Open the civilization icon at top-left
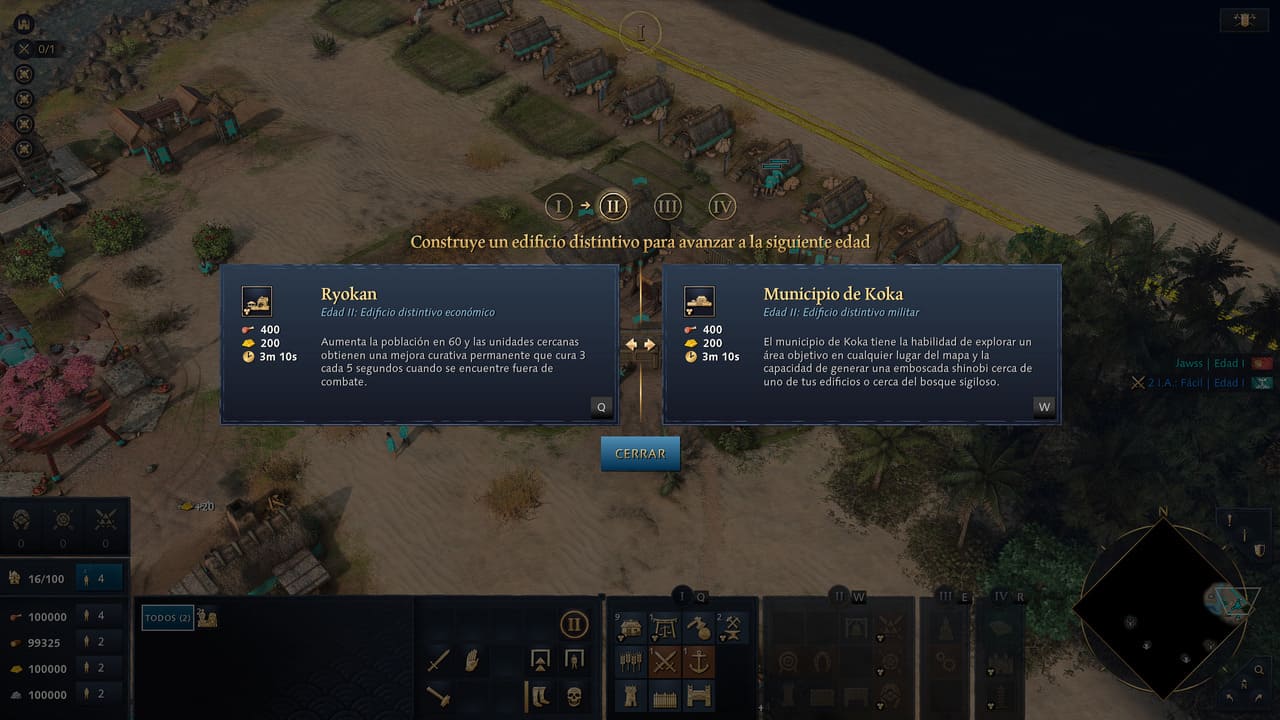 24,24
